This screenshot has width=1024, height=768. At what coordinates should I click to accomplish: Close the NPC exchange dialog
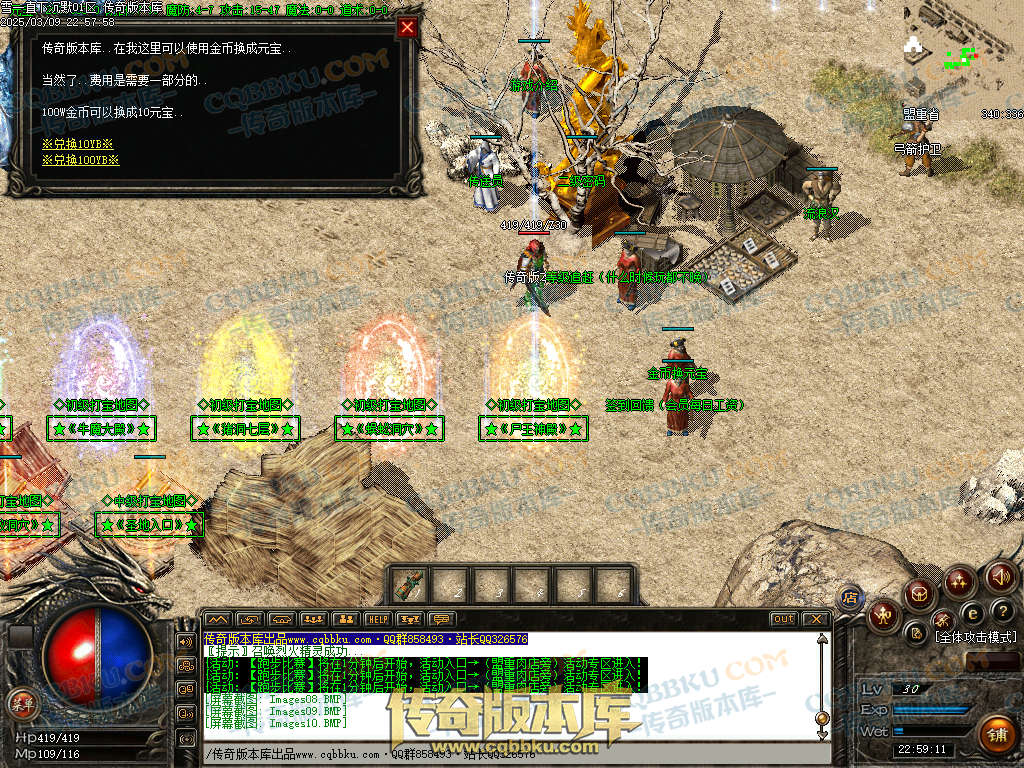pyautogui.click(x=407, y=28)
